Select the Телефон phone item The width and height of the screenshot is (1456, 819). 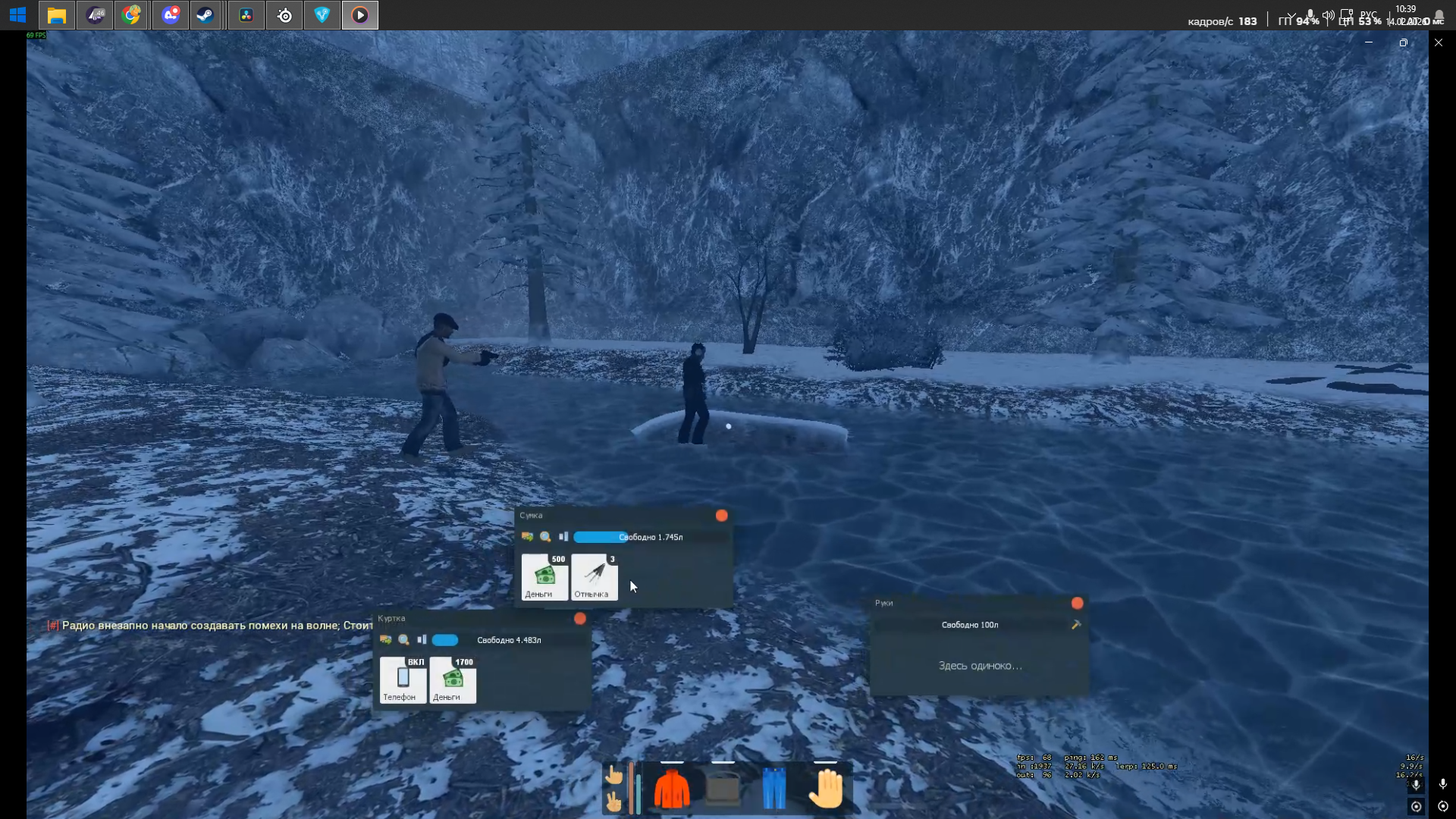[403, 680]
